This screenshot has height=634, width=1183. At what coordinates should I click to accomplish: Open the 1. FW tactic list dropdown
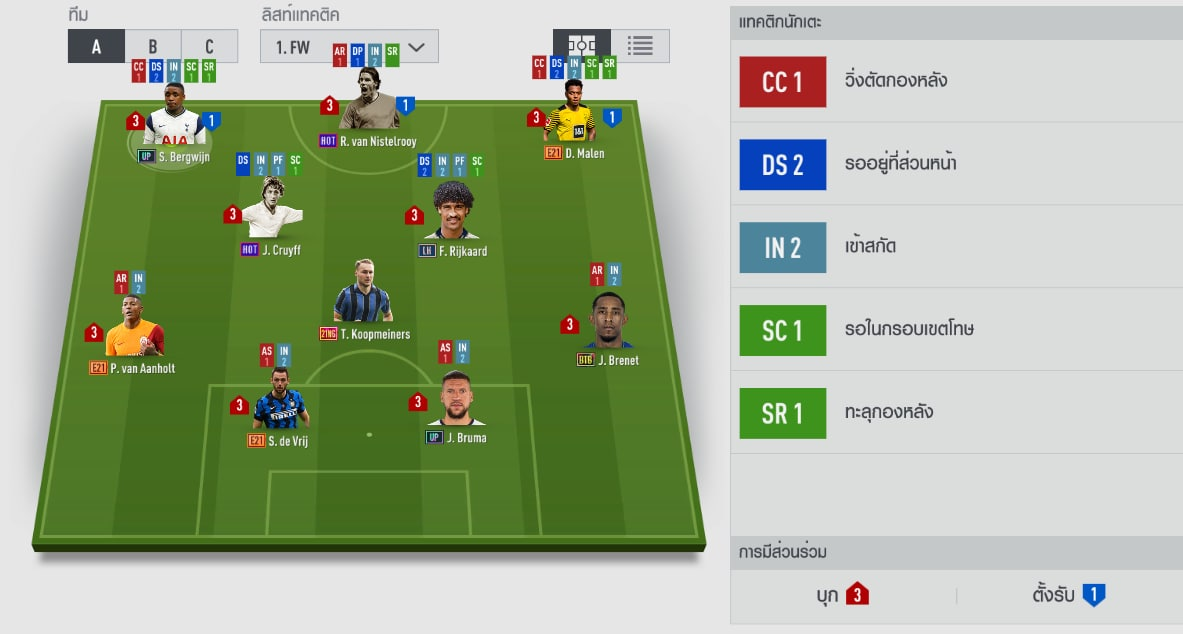coord(349,46)
